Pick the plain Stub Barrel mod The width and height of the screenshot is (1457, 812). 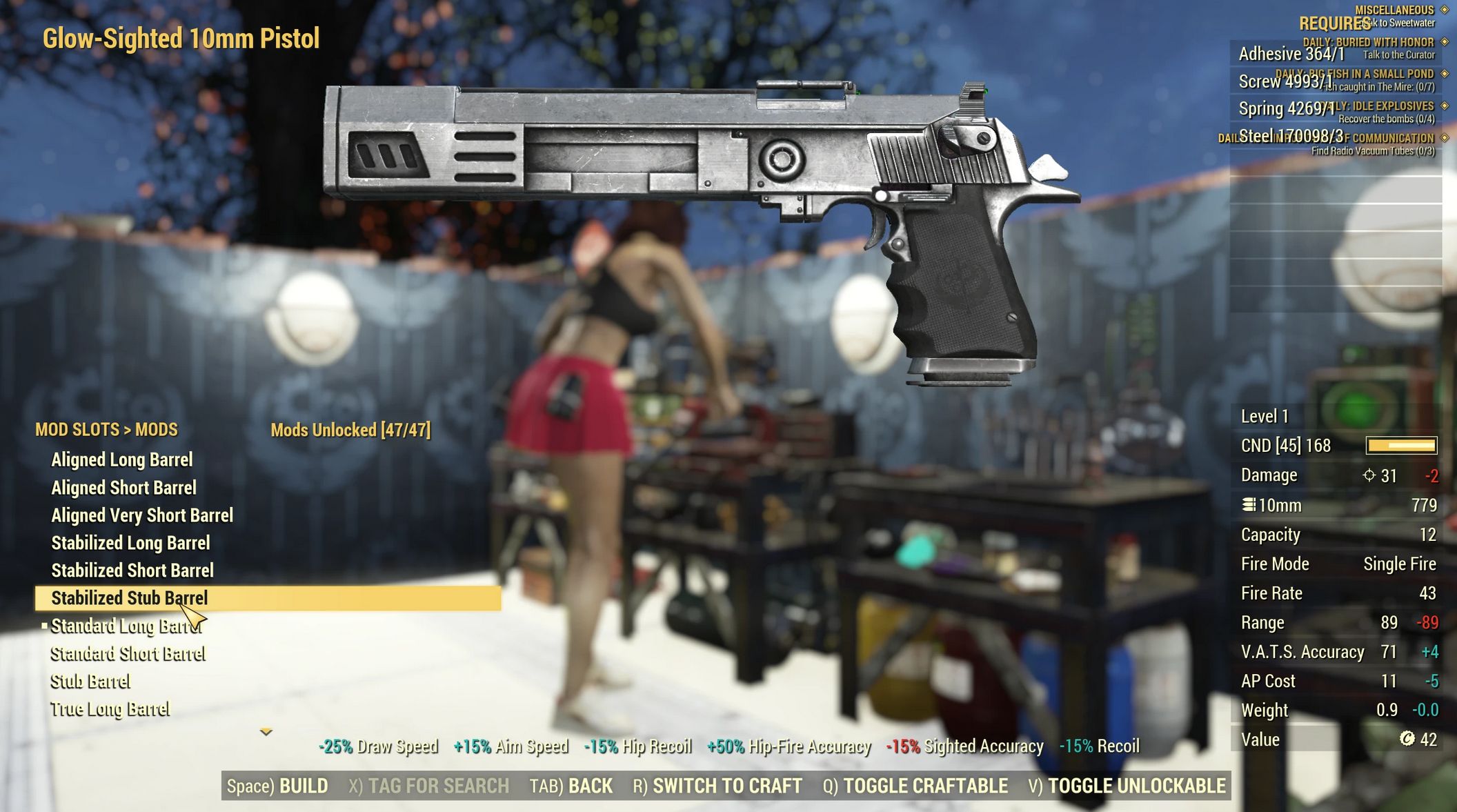(90, 682)
